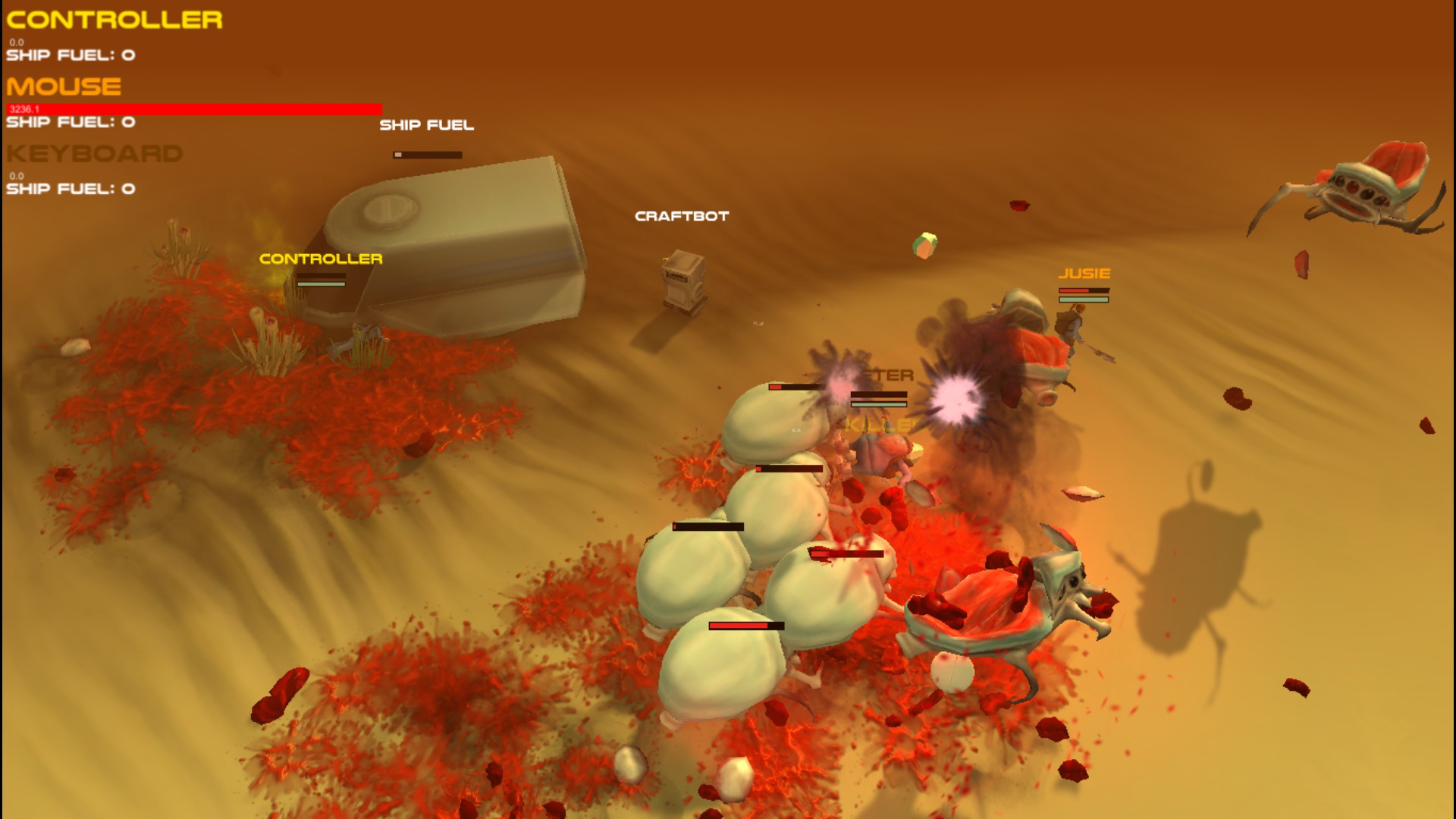
Task: Click JUSIE's health bar
Action: pos(1084,290)
